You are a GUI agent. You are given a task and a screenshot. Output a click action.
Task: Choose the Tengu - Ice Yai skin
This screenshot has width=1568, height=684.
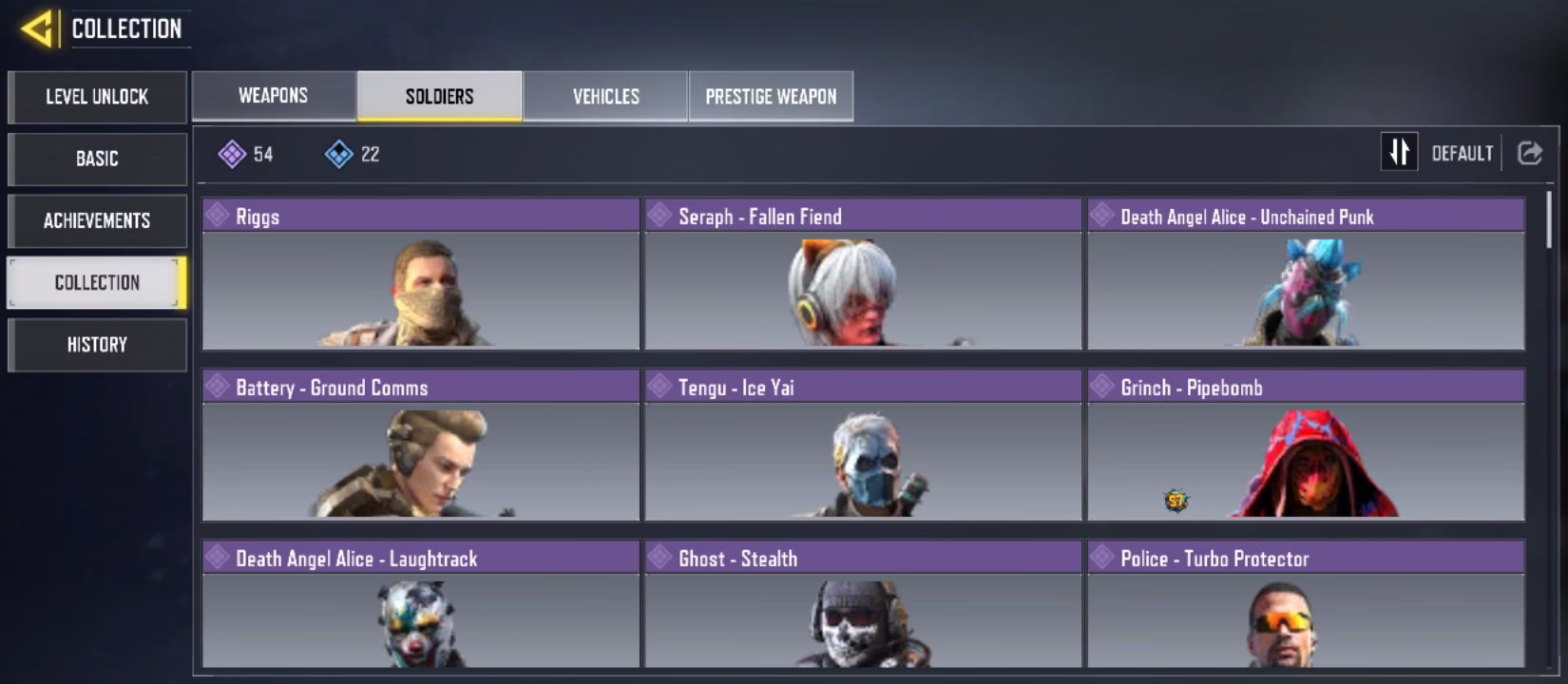863,446
